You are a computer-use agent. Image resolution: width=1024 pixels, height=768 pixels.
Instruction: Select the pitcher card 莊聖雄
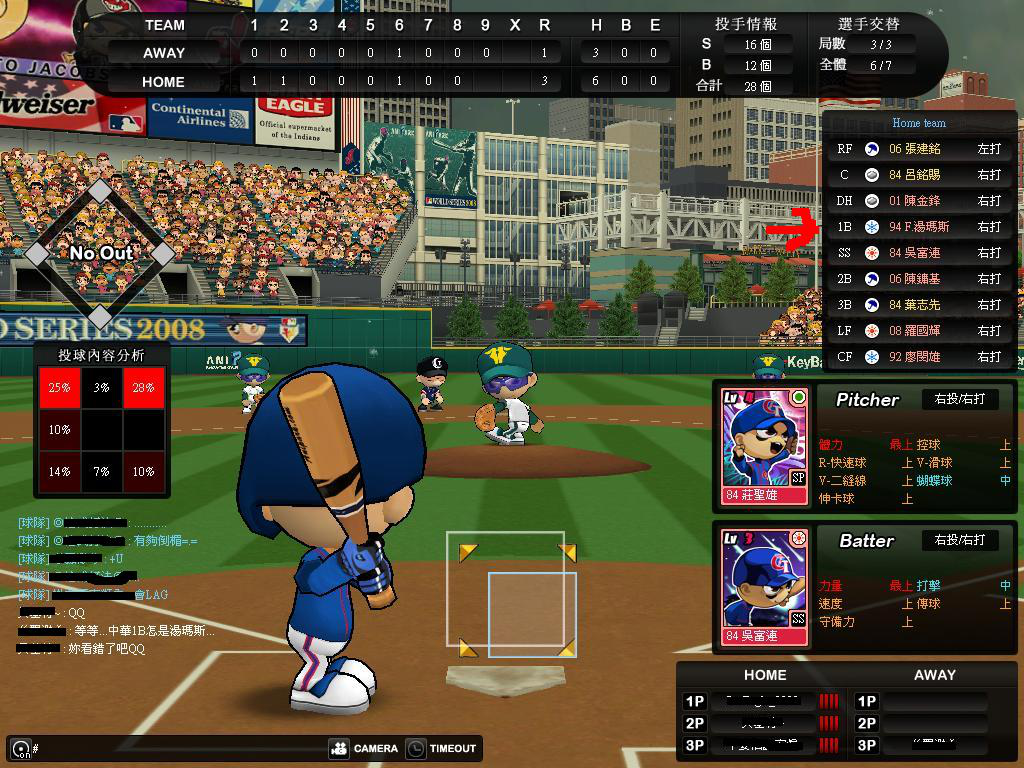(765, 446)
